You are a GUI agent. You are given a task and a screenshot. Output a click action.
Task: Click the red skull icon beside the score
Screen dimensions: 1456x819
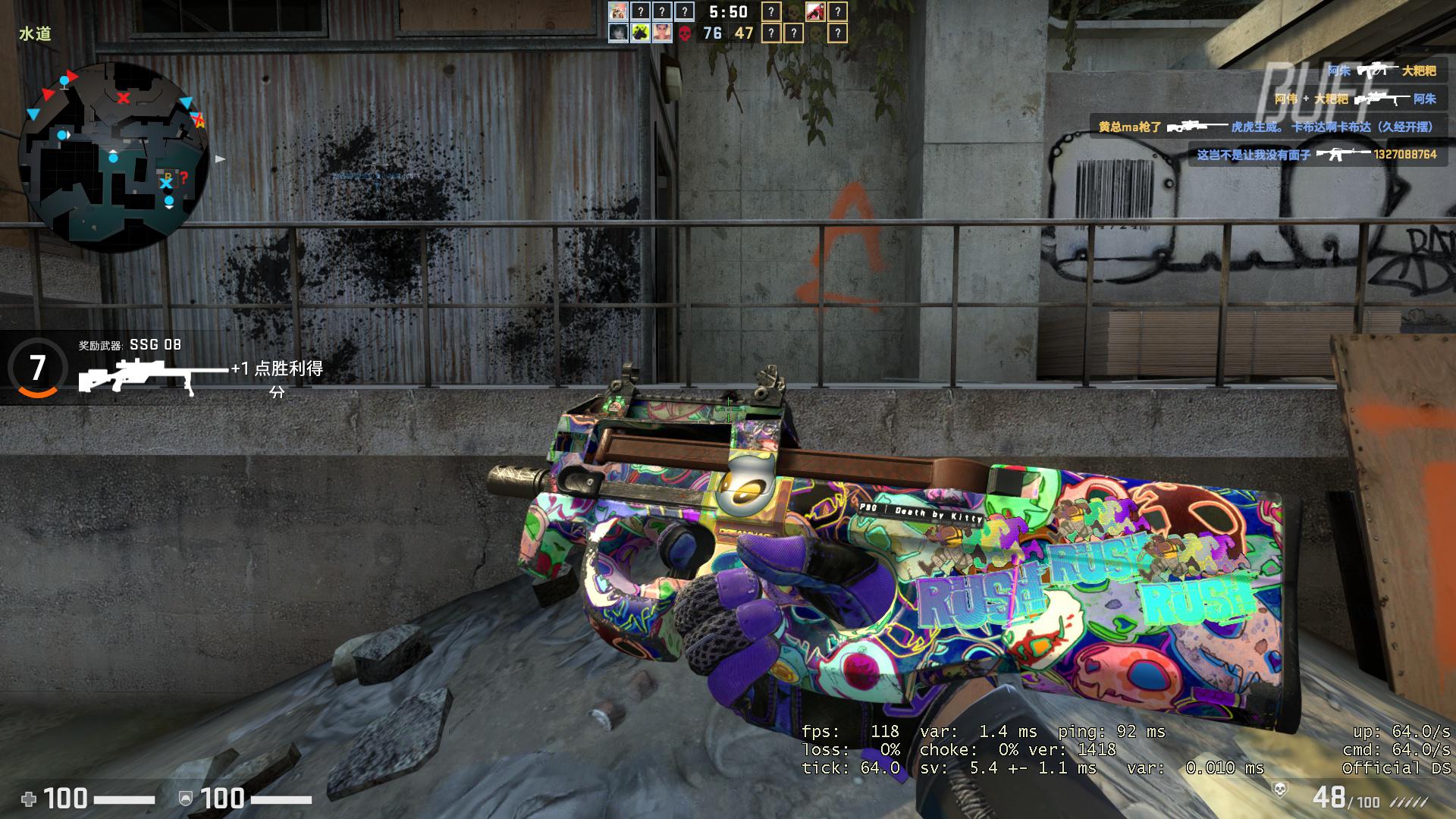tap(685, 33)
